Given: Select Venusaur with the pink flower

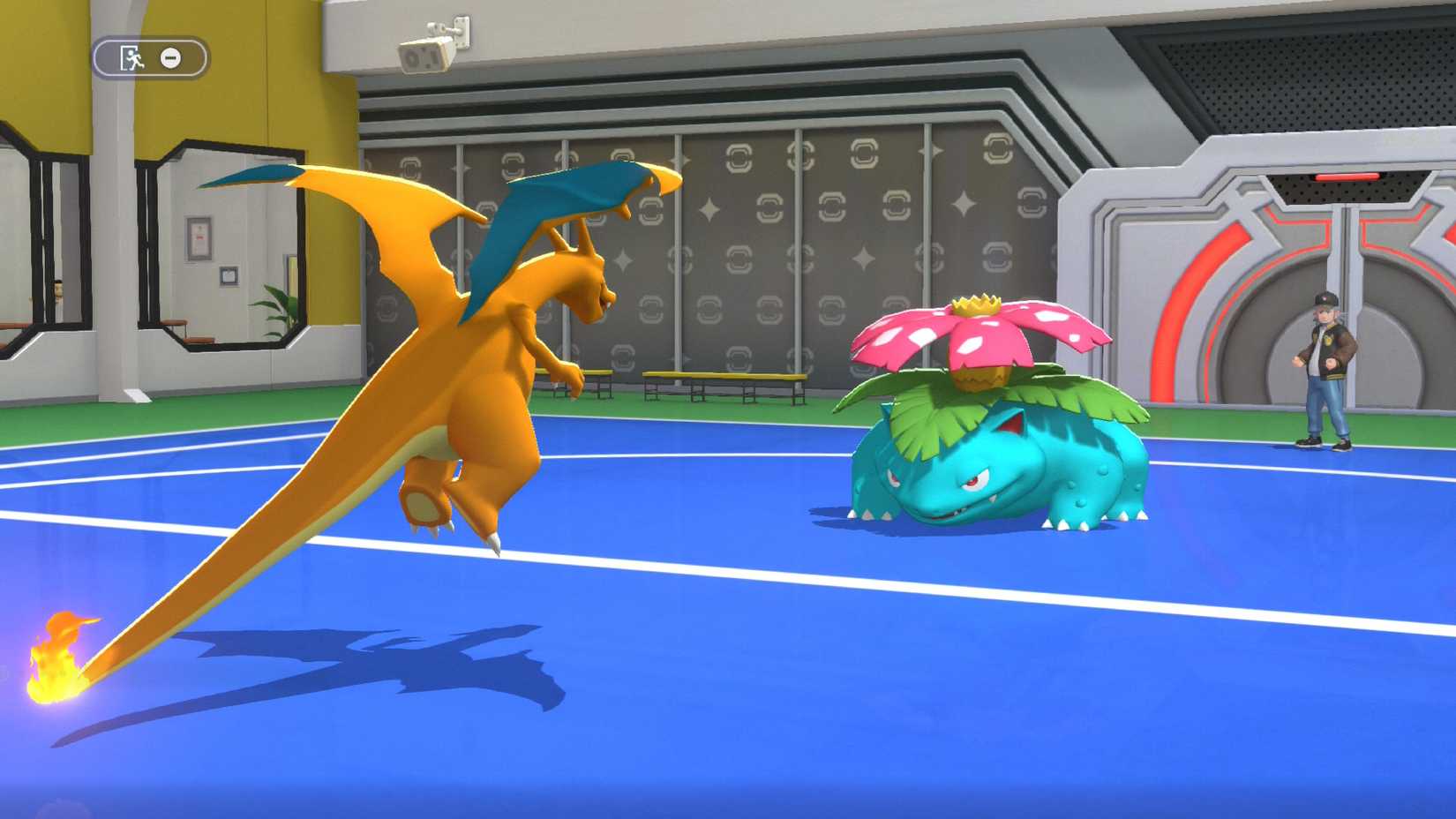Looking at the screenshot, I should point(988,459).
